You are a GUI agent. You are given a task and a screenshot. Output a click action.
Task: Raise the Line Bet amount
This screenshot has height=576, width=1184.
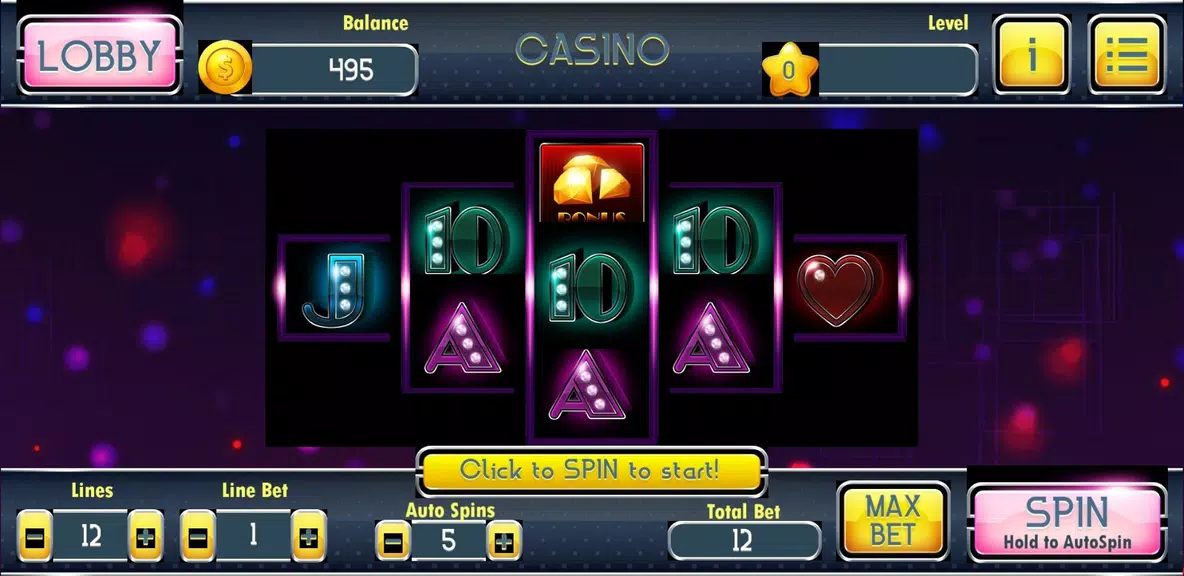click(309, 537)
